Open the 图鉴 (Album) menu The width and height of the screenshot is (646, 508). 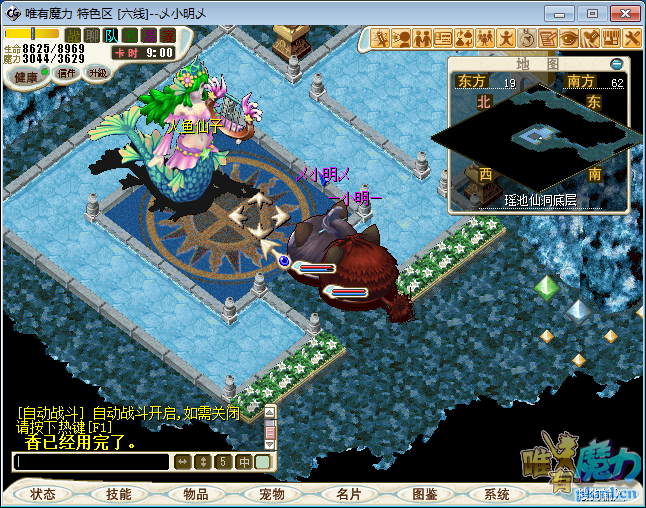point(424,494)
